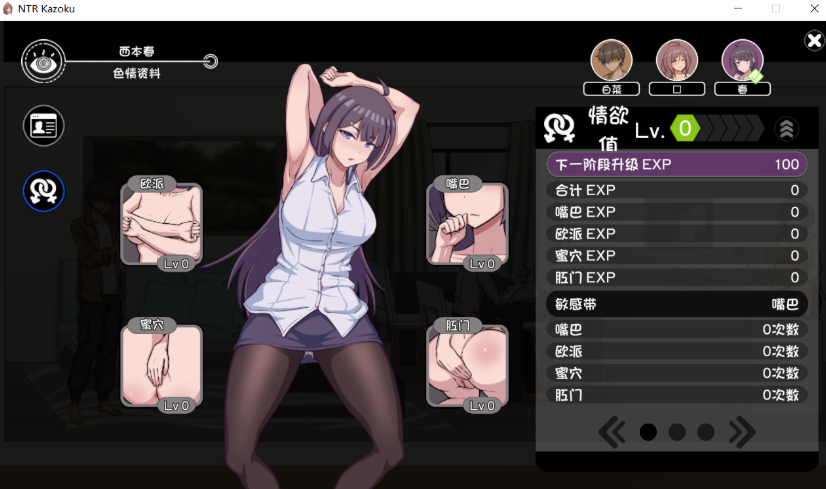
Task: Choose the brown-haired woman's portrait
Action: click(677, 61)
